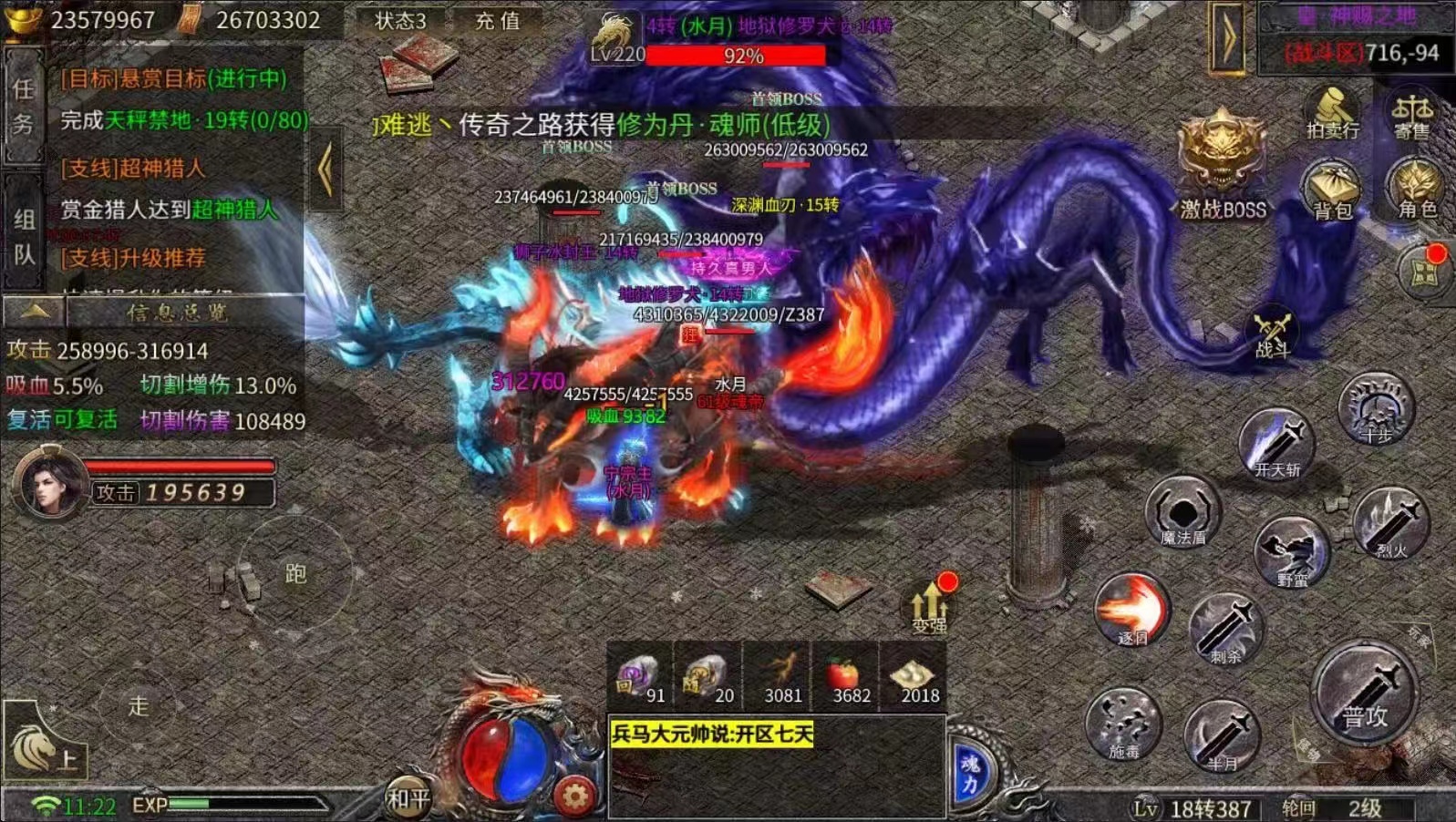Tap the 普攻 basic attack button
Image resolution: width=1456 pixels, height=822 pixels.
coord(1364,696)
